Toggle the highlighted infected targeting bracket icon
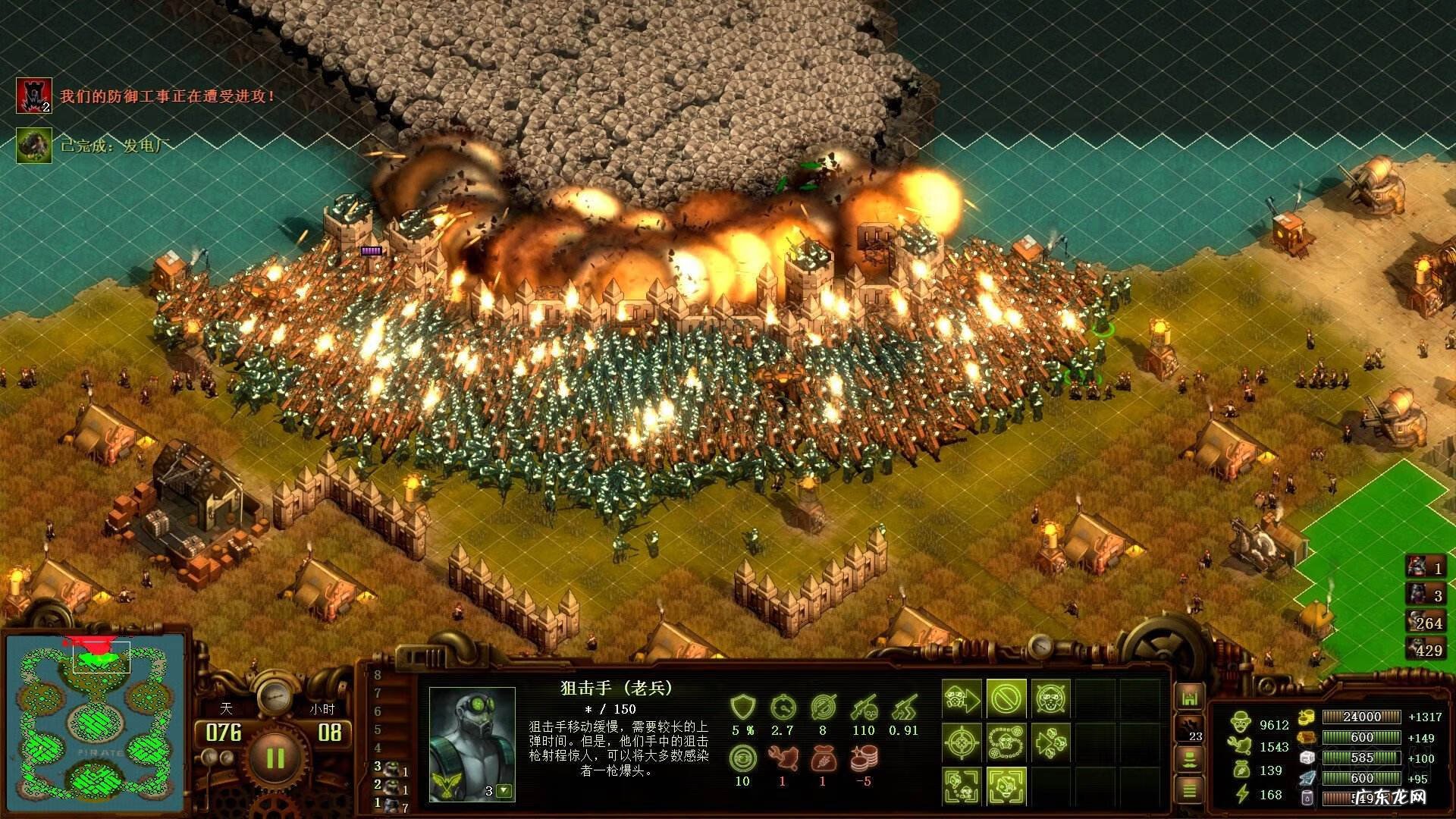This screenshot has width=1456, height=819. (x=1006, y=786)
